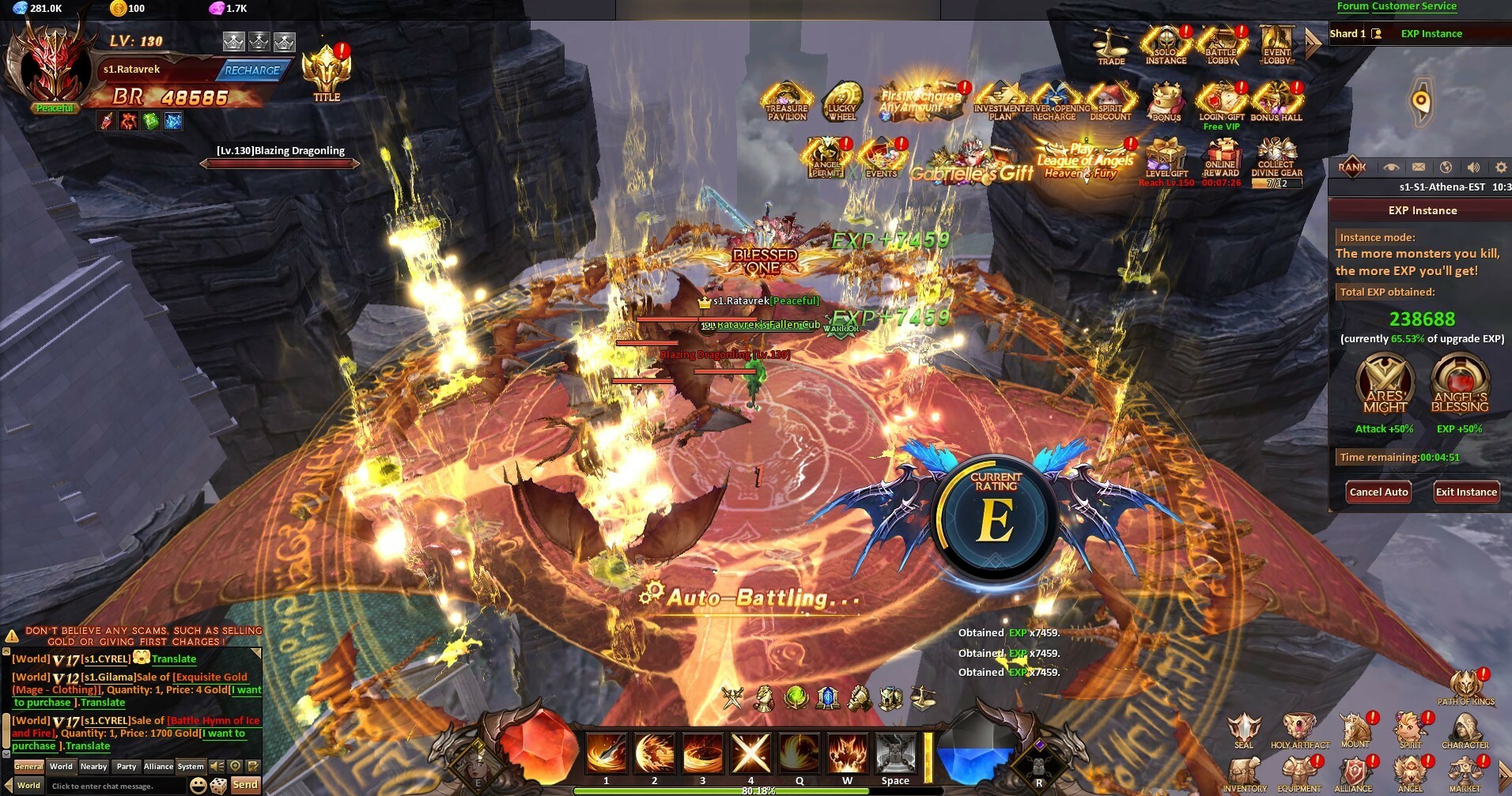Activate Angel's Blessing EXP buff
Screen dimensions: 1512x796
[1460, 385]
